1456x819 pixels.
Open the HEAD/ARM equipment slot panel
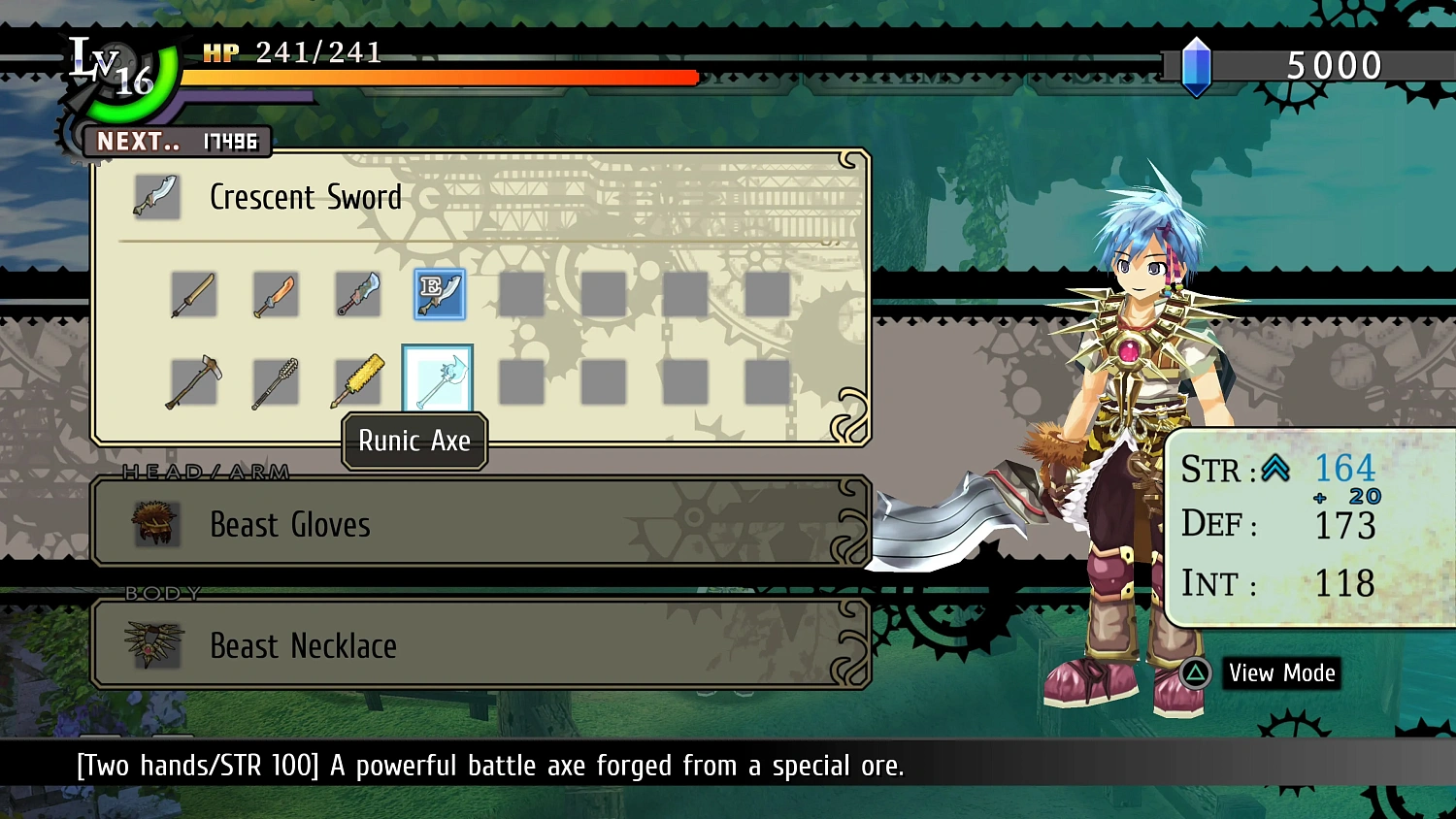pos(481,522)
